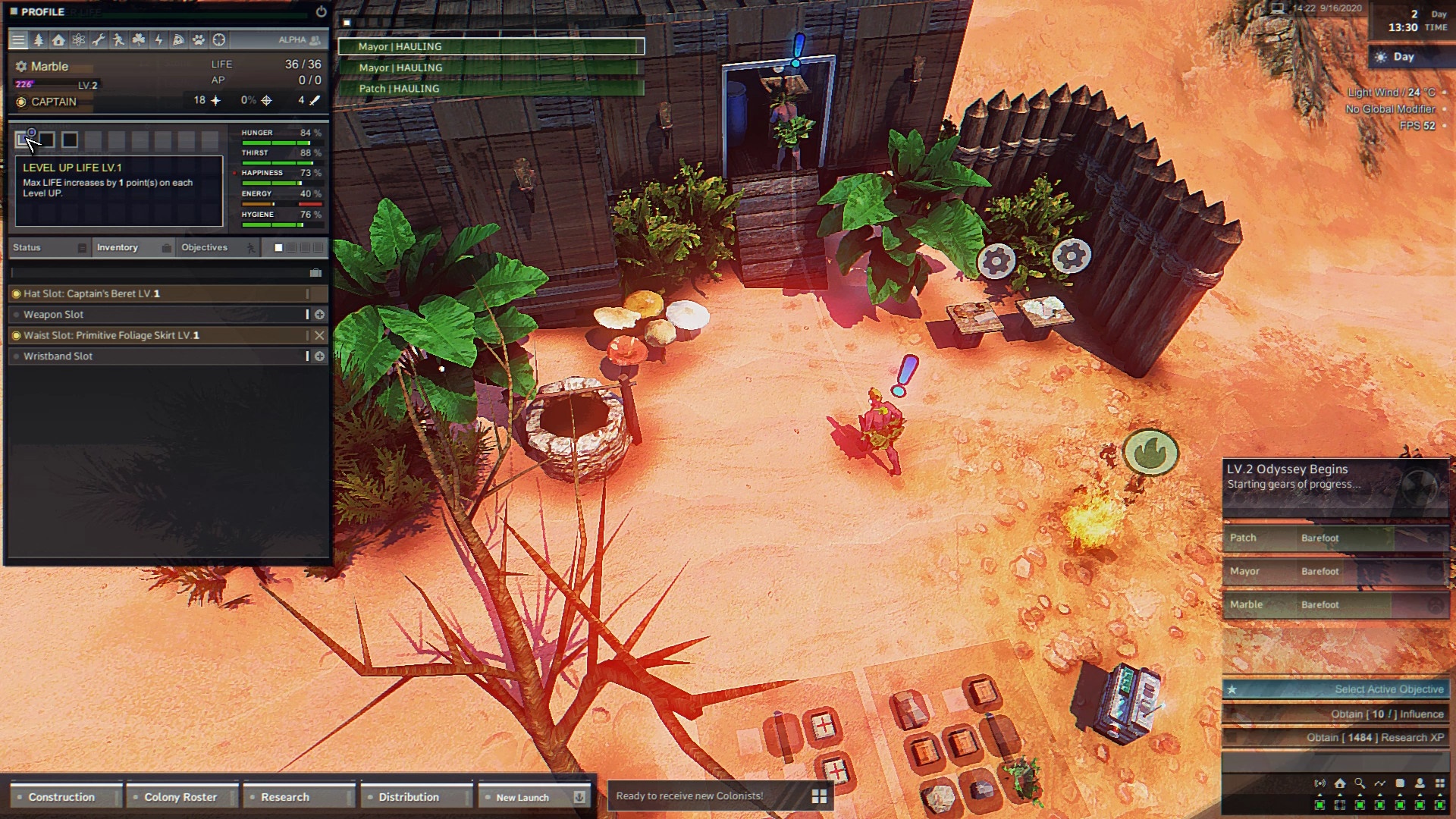
Task: Open the paw print category tab
Action: (x=199, y=39)
